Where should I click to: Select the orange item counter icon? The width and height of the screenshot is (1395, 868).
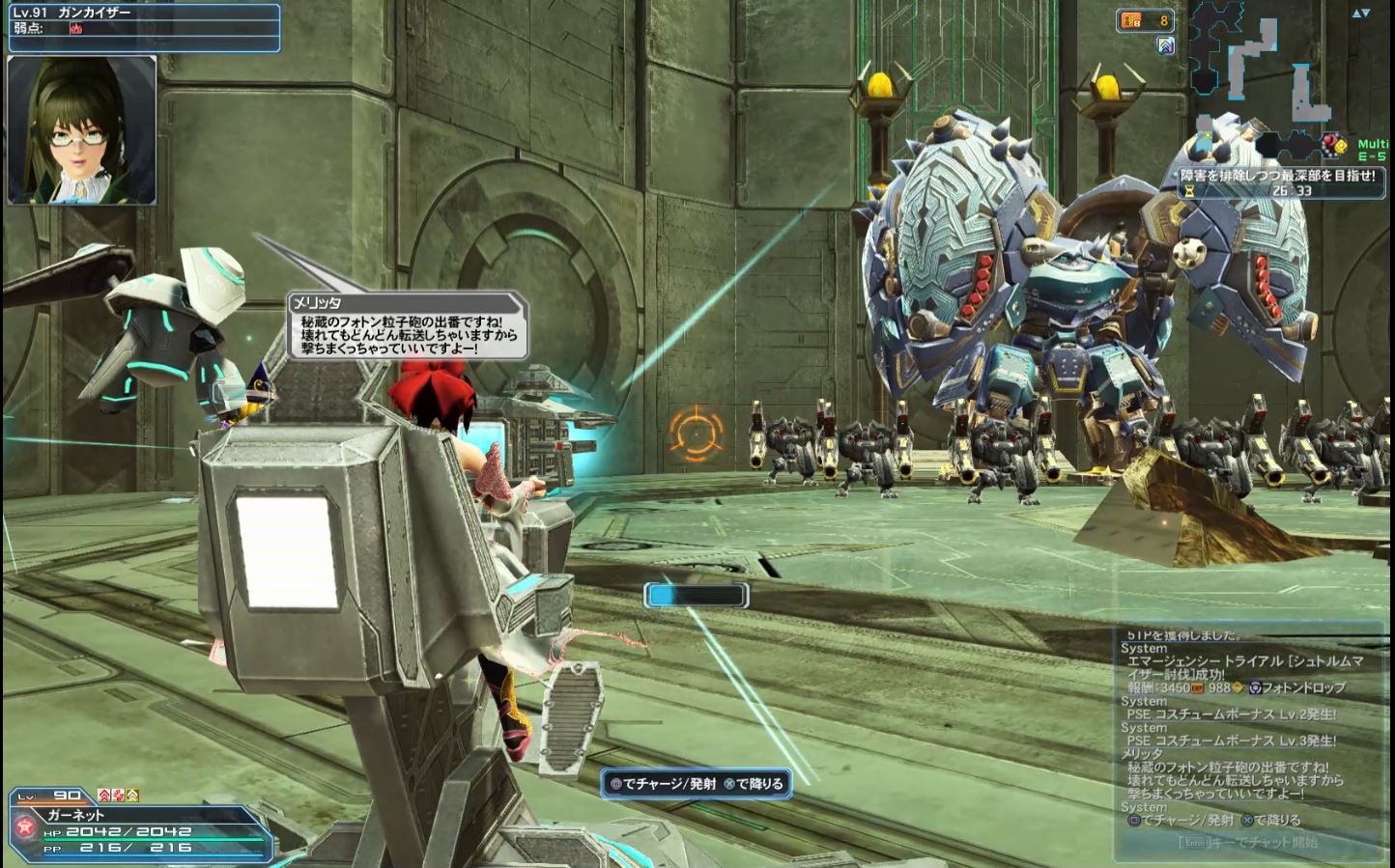coord(1130,20)
